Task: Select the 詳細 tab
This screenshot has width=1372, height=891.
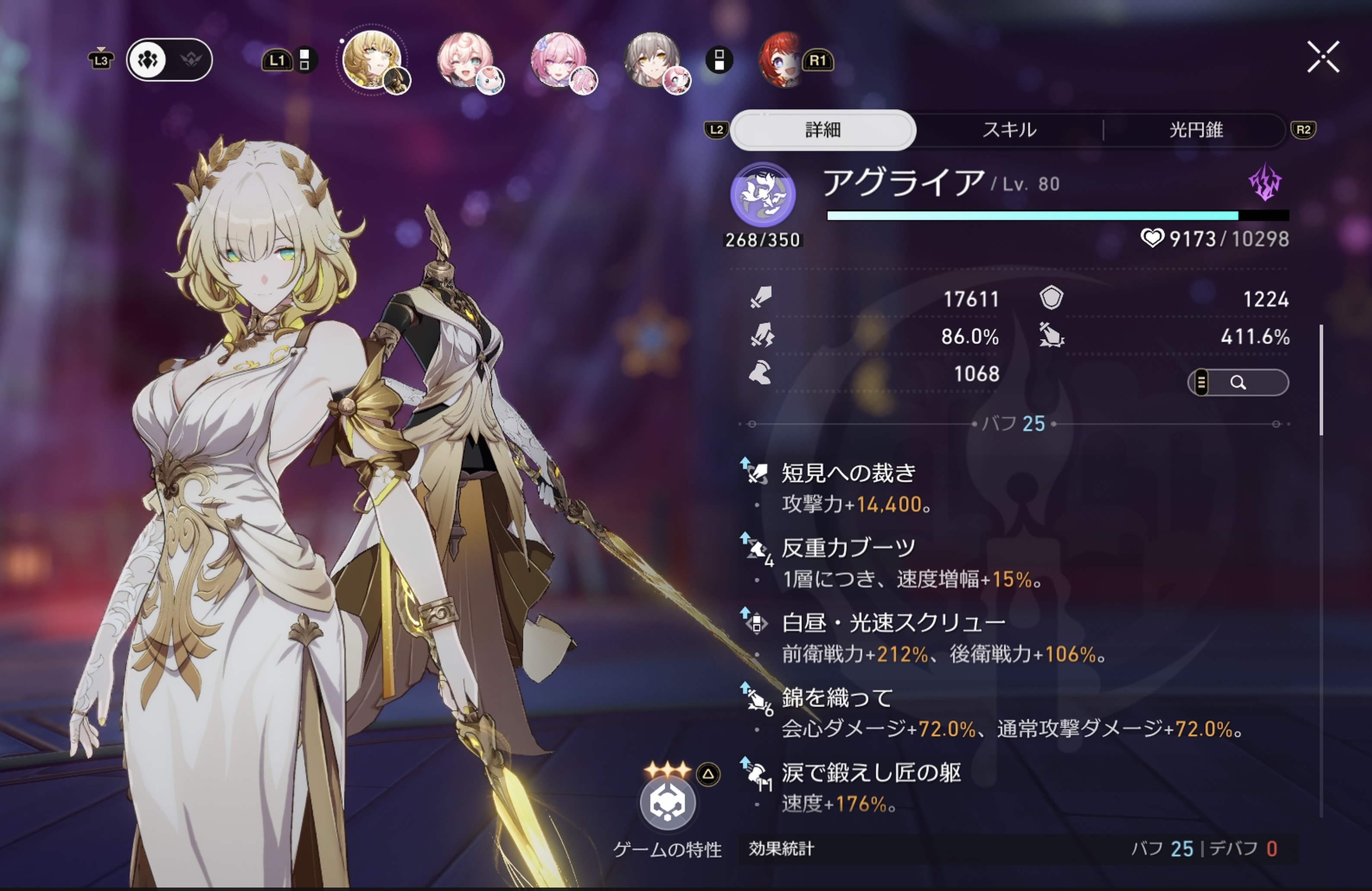Action: 822,130
